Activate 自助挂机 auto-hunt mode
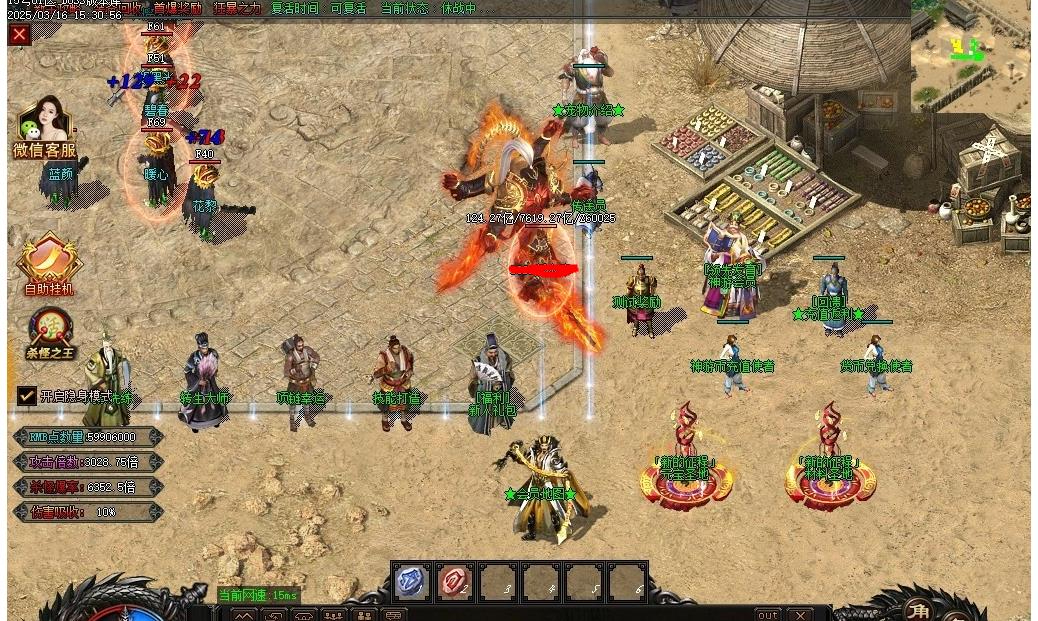 [x=49, y=266]
